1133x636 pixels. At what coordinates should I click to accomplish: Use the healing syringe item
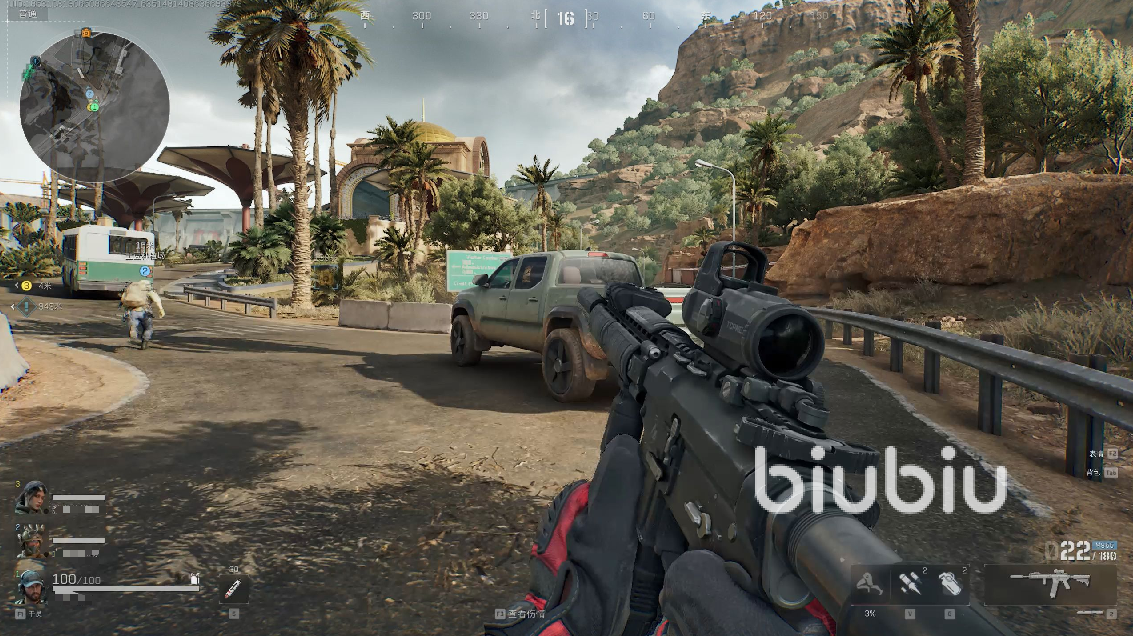[233, 588]
